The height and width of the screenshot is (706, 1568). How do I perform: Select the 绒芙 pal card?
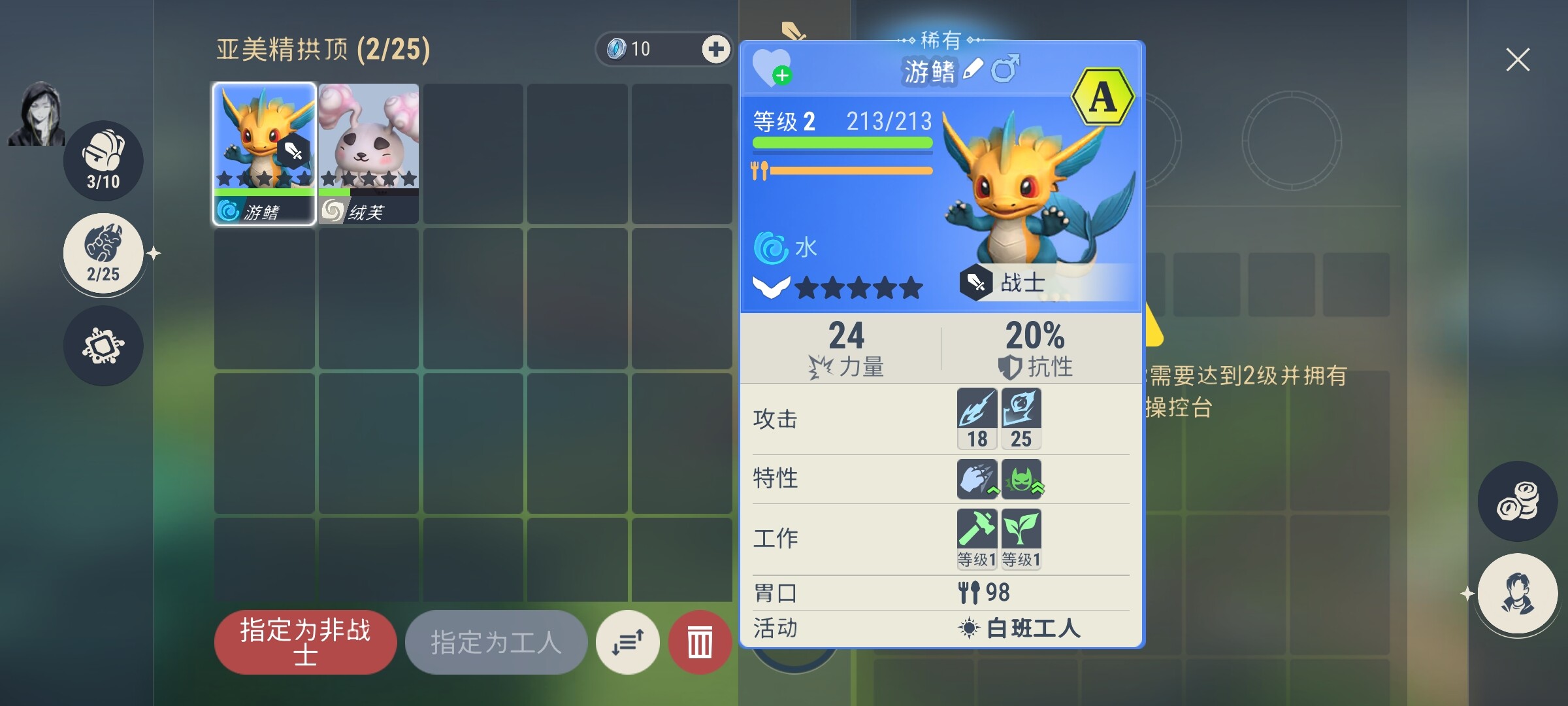coord(368,154)
